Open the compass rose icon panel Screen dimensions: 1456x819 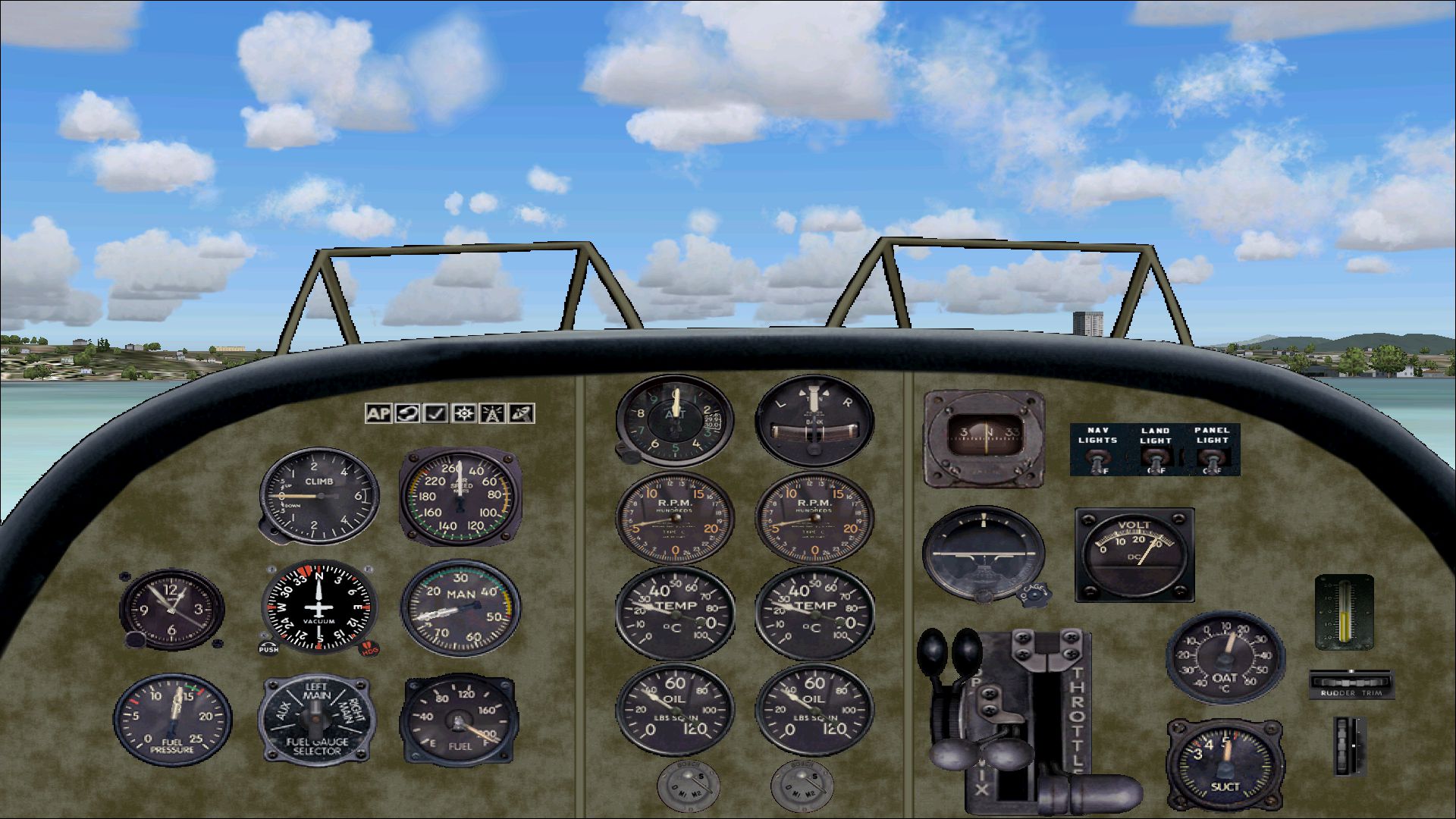[x=464, y=413]
